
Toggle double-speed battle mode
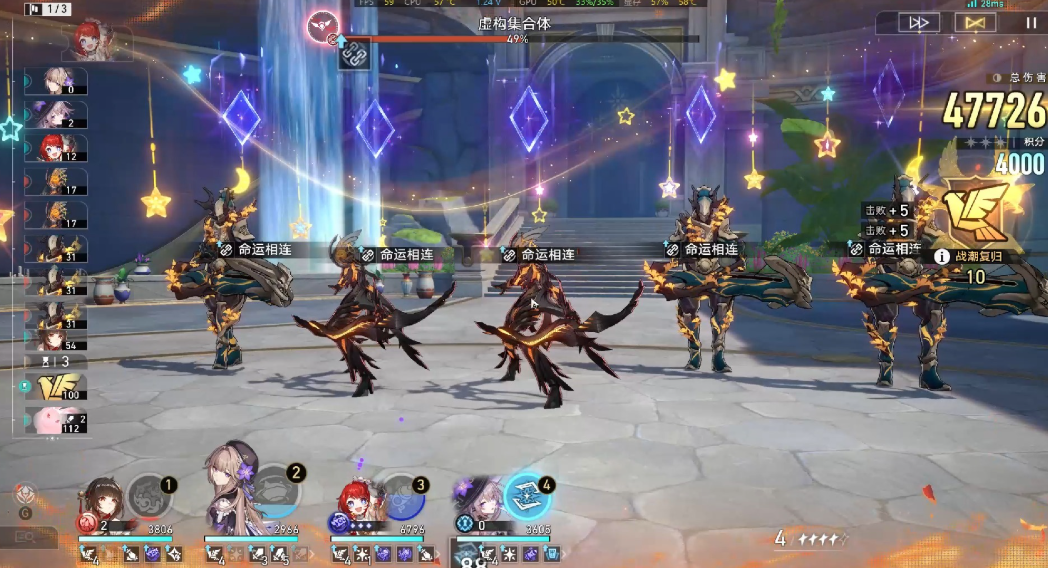(x=918, y=22)
